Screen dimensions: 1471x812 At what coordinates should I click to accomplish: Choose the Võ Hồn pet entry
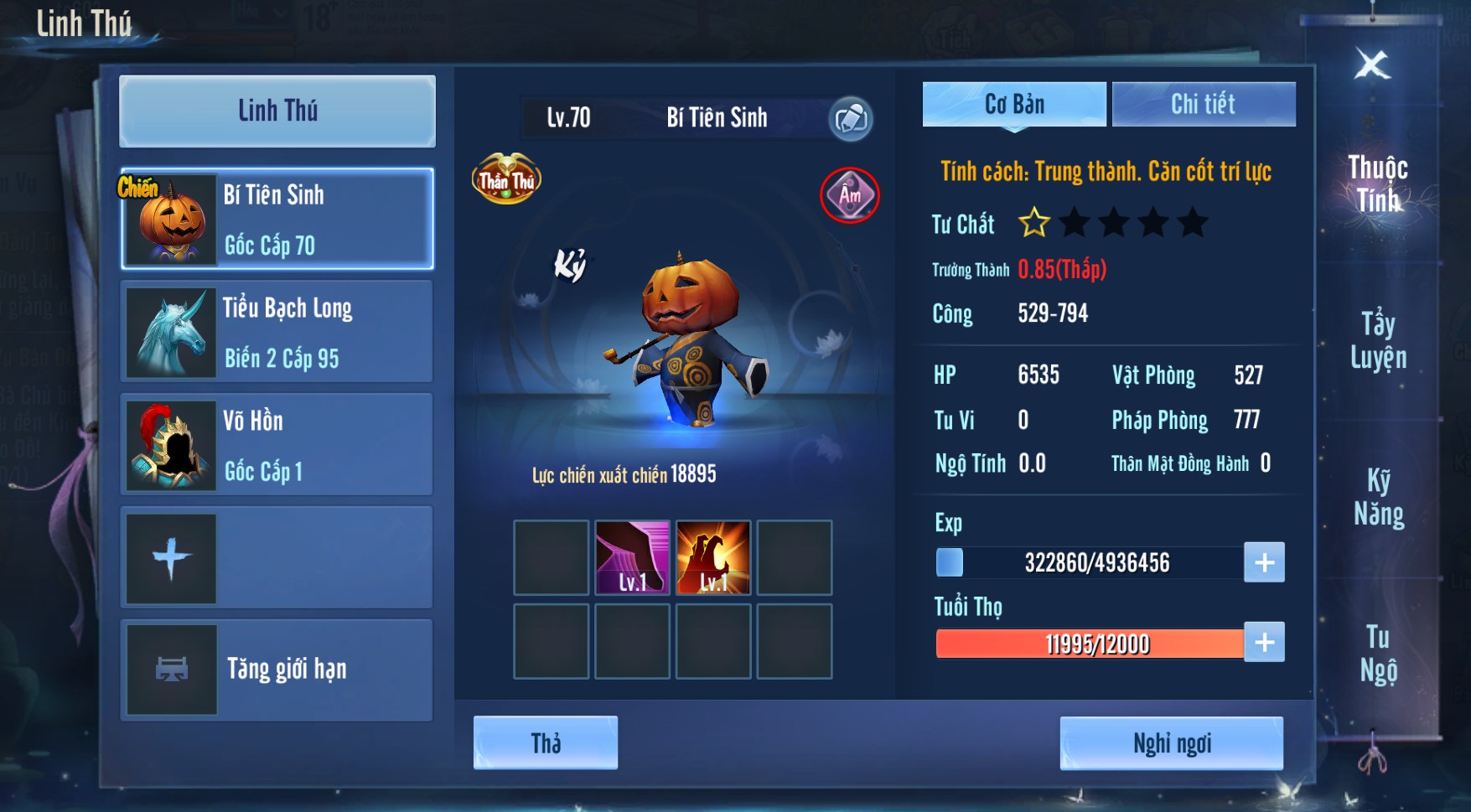[277, 445]
